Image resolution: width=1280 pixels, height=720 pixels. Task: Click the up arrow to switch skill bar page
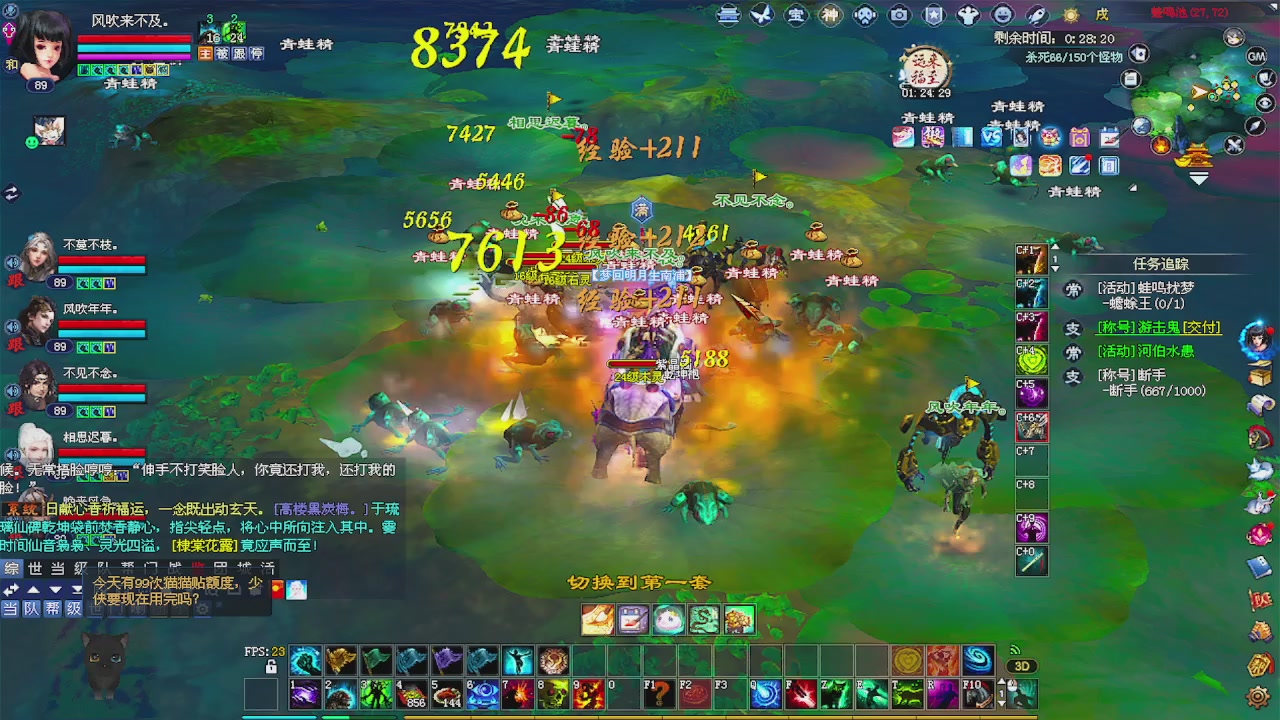click(1002, 681)
